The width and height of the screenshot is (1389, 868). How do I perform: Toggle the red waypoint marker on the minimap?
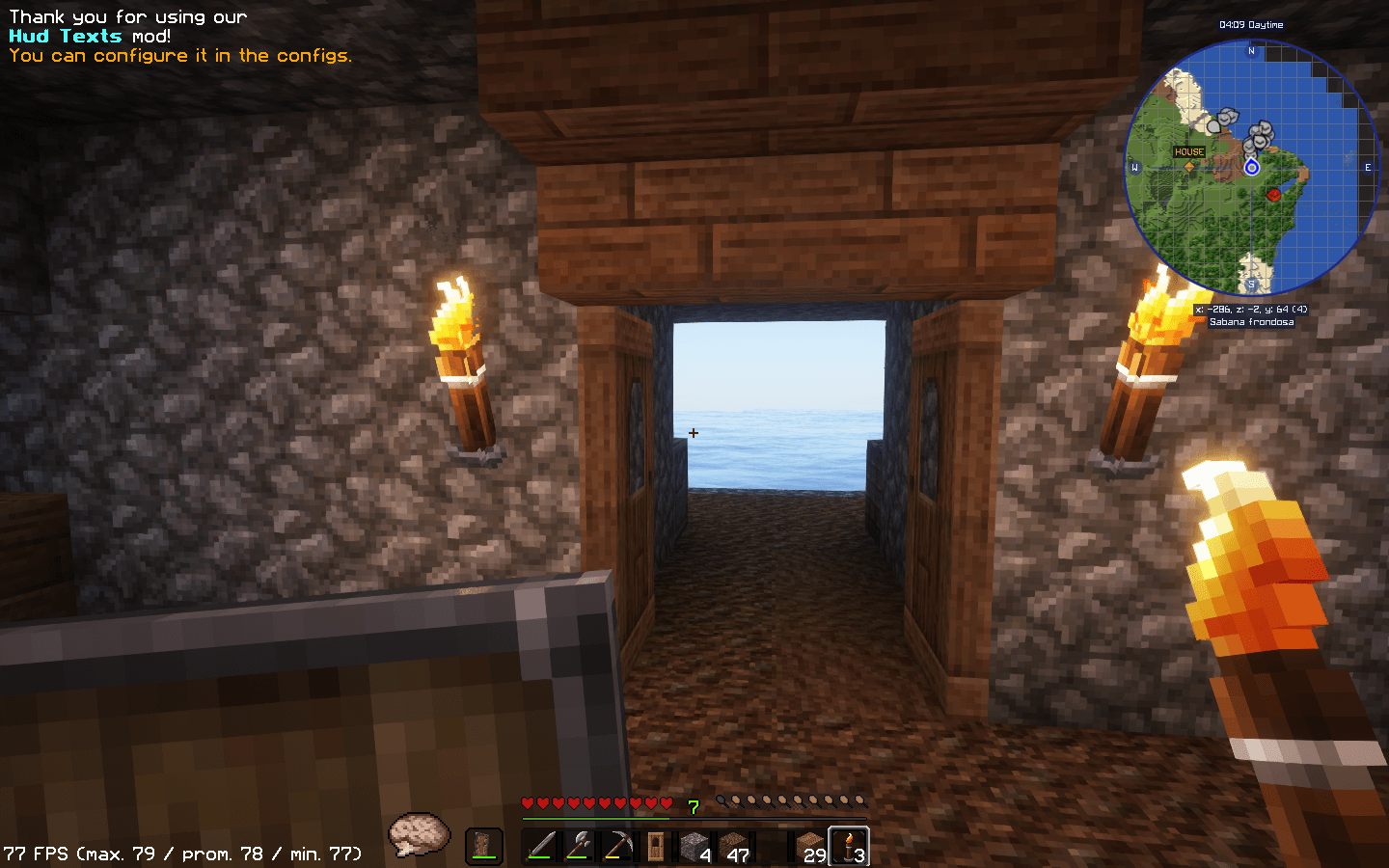pos(1274,195)
